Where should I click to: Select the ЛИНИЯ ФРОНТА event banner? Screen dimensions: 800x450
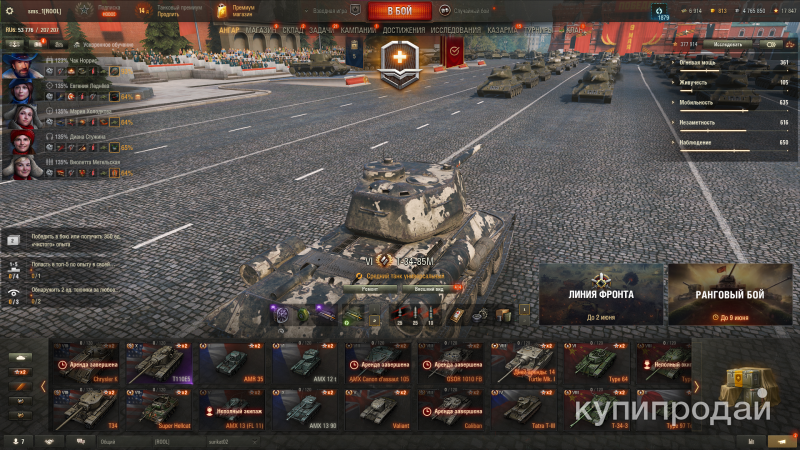[600, 294]
